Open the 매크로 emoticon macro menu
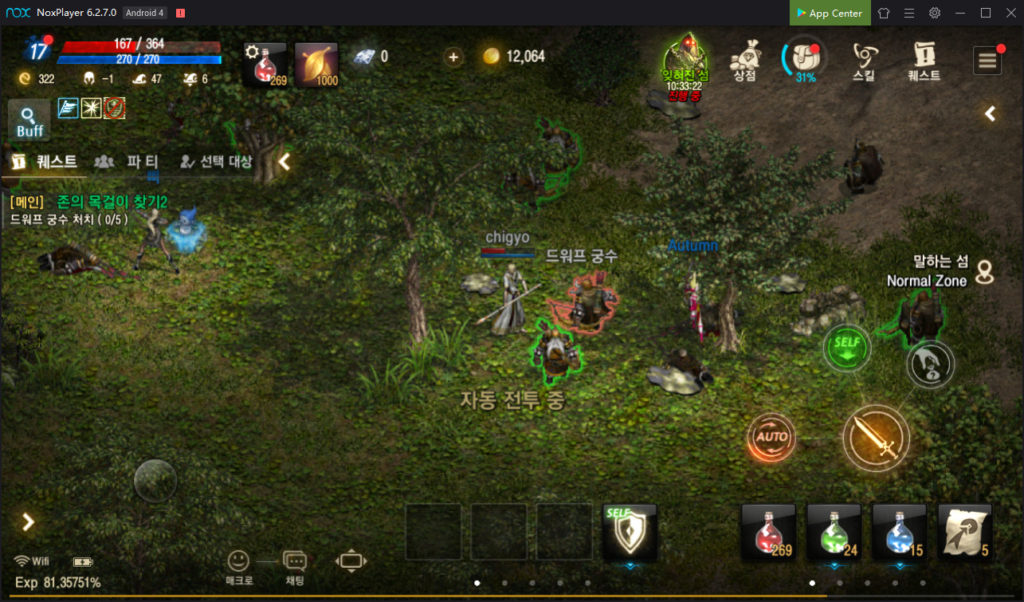Viewport: 1024px width, 602px height. tap(238, 567)
